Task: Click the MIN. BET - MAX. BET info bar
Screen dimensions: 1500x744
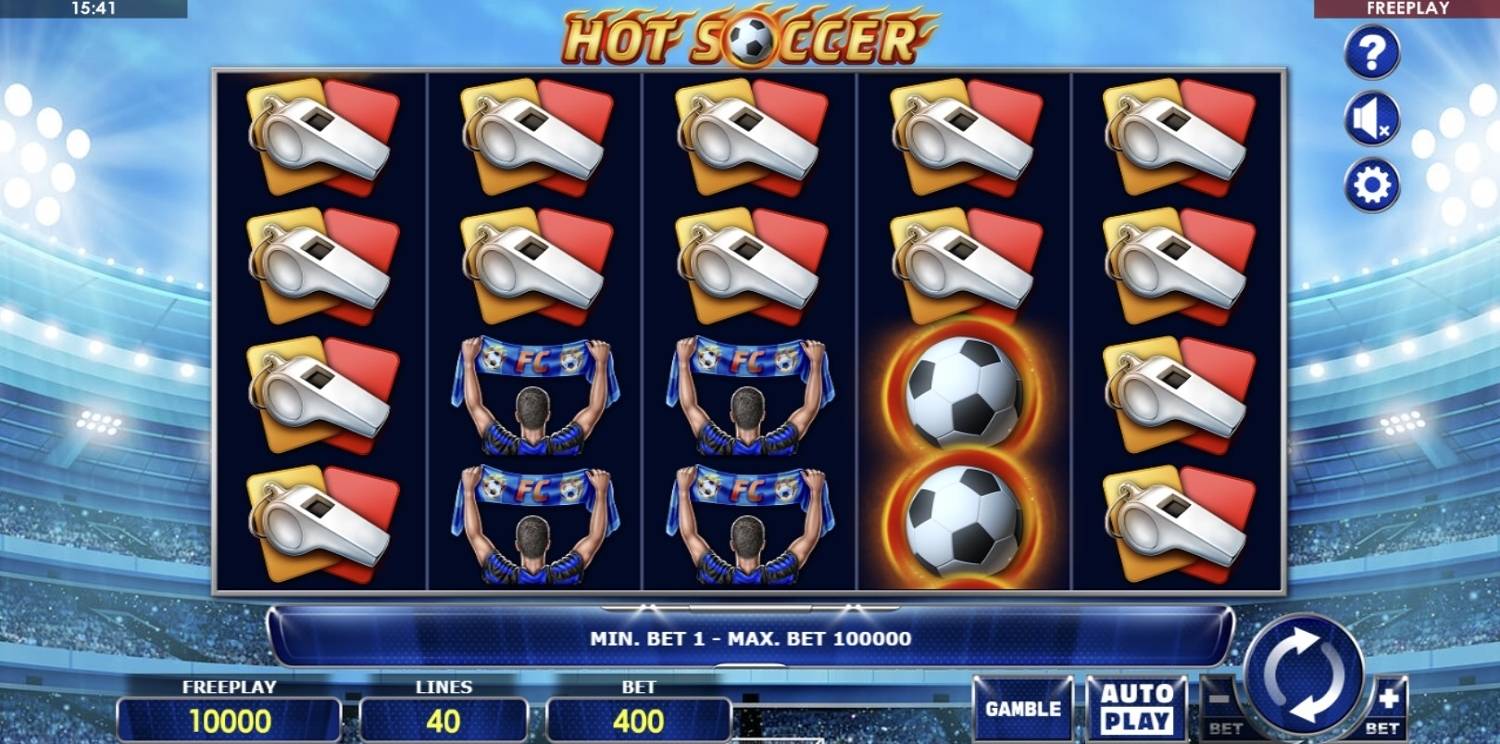Action: click(x=750, y=633)
